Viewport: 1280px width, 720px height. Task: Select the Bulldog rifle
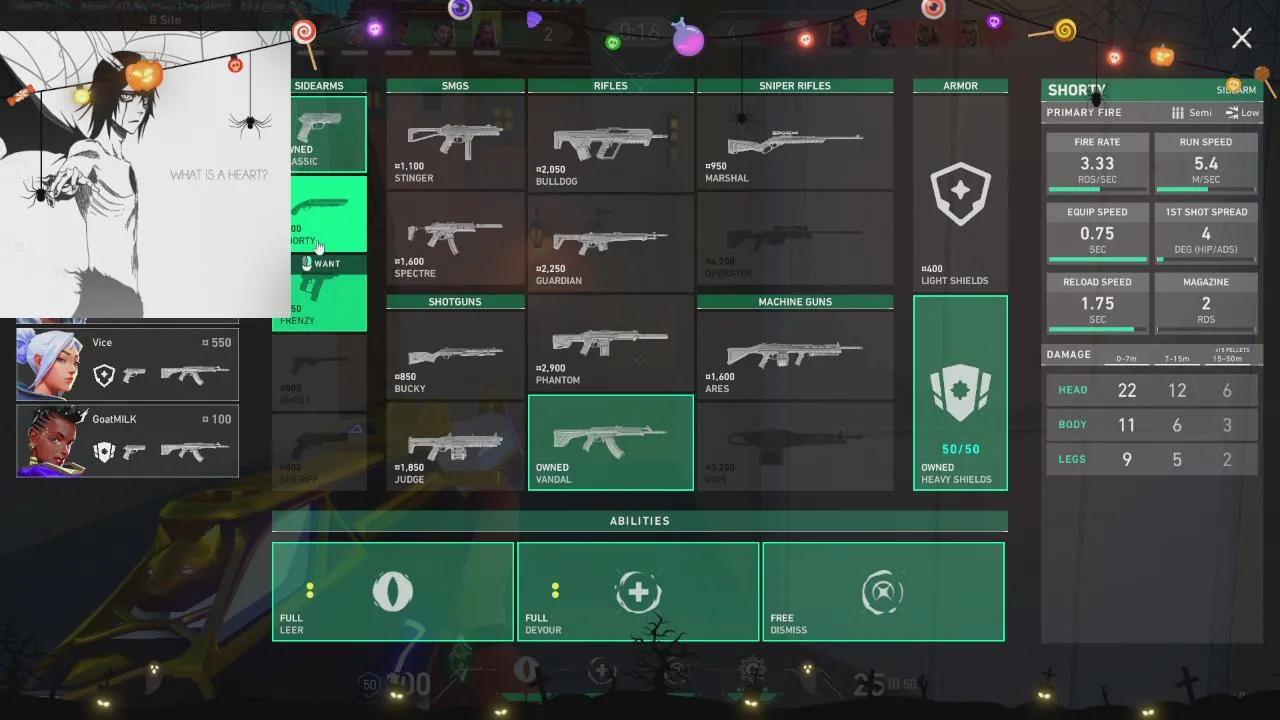point(610,142)
